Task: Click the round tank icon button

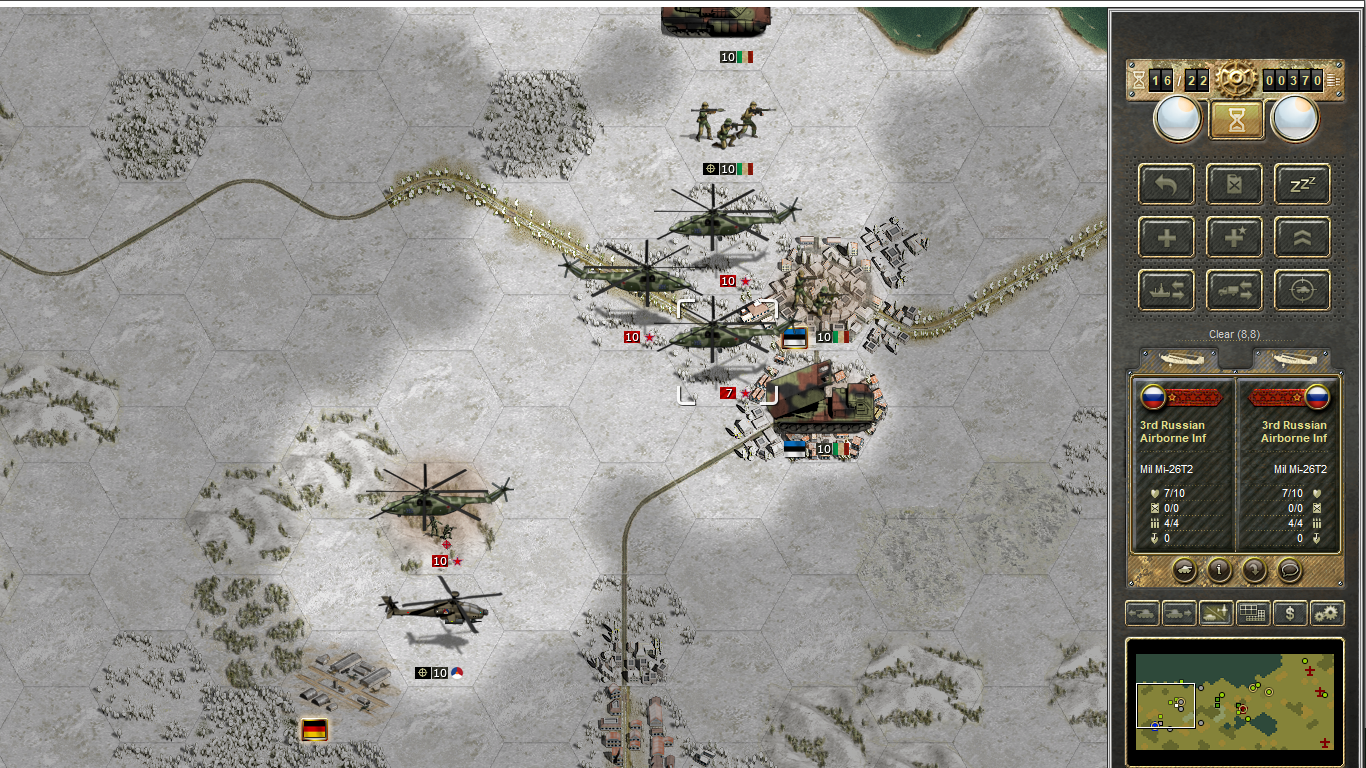Action: pyautogui.click(x=1184, y=570)
